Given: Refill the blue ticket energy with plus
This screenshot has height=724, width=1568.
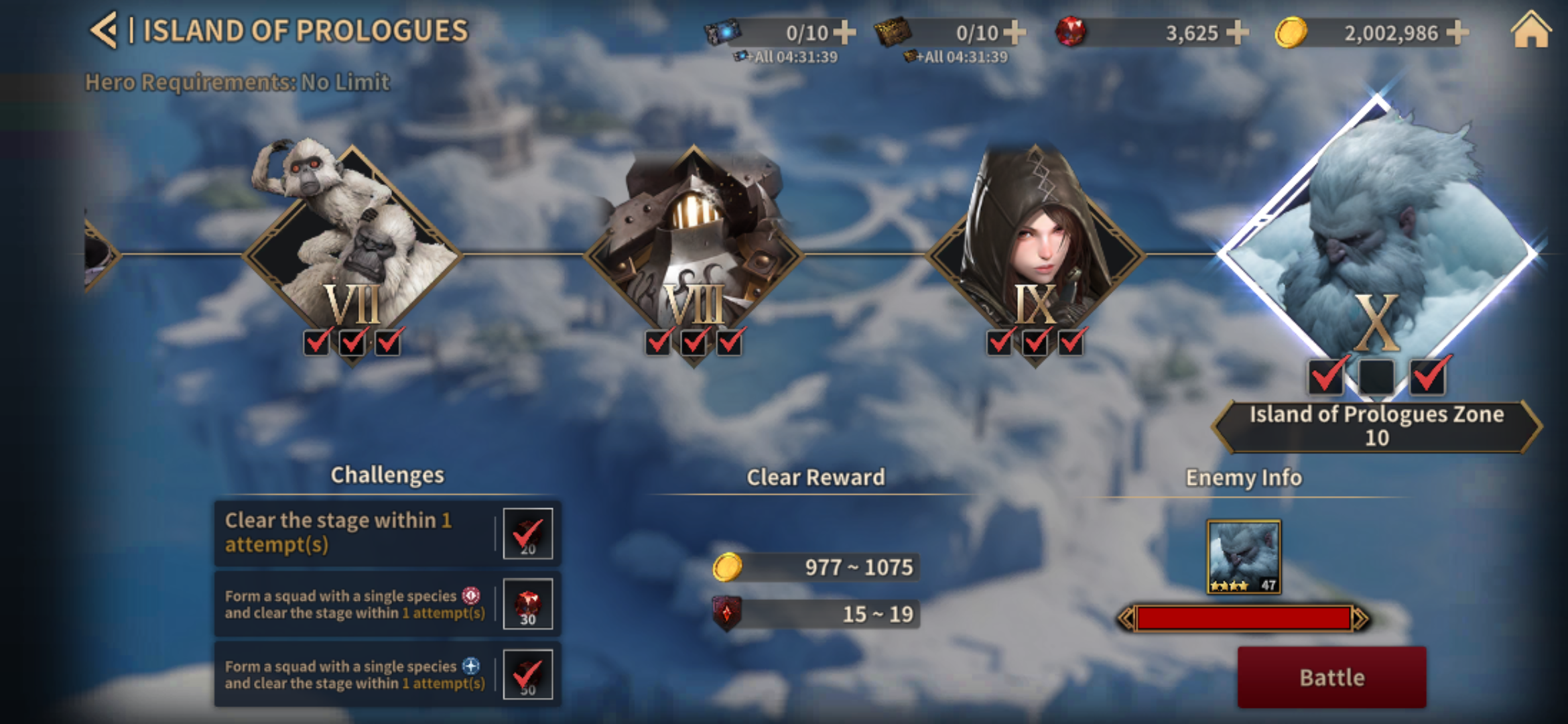Looking at the screenshot, I should (844, 32).
